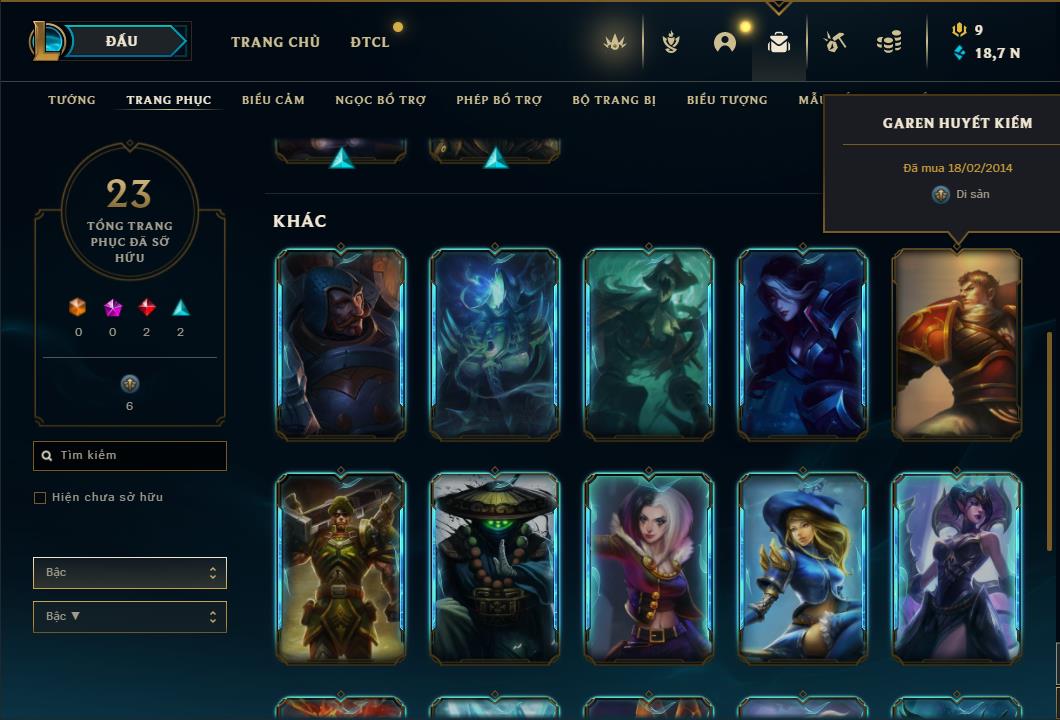Open the BỘ TRANG BỊ tab

click(x=614, y=100)
